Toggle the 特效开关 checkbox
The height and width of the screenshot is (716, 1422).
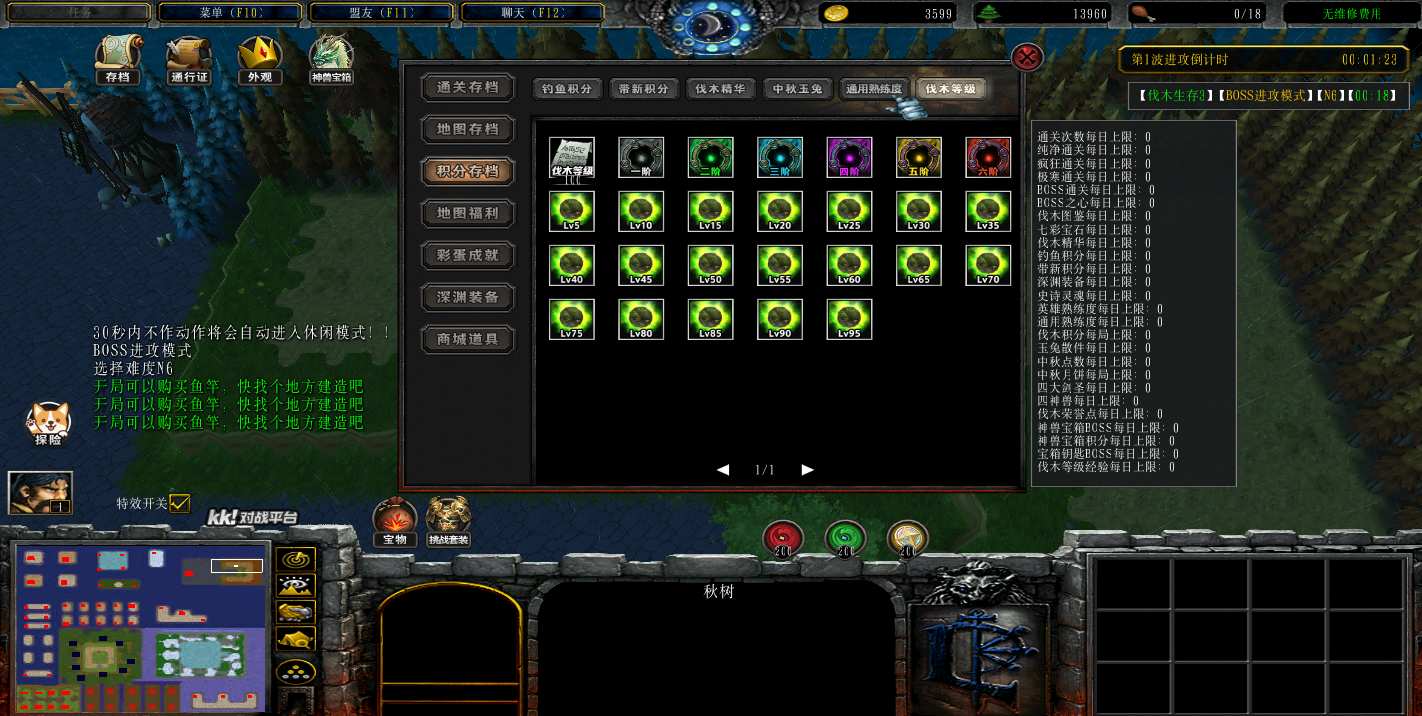pyautogui.click(x=179, y=503)
